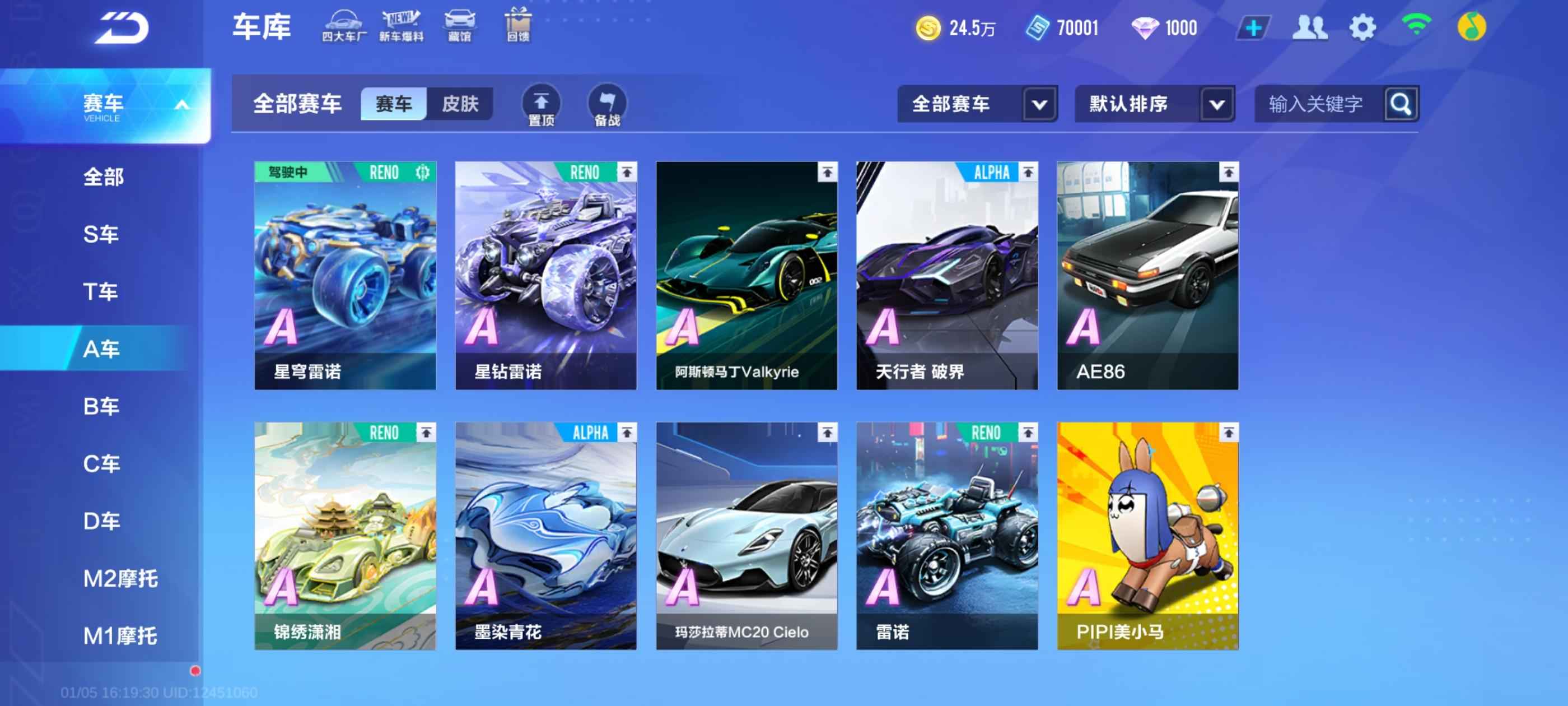Pick the PIPI美小马 car card
Image resolution: width=1568 pixels, height=706 pixels.
[1147, 536]
